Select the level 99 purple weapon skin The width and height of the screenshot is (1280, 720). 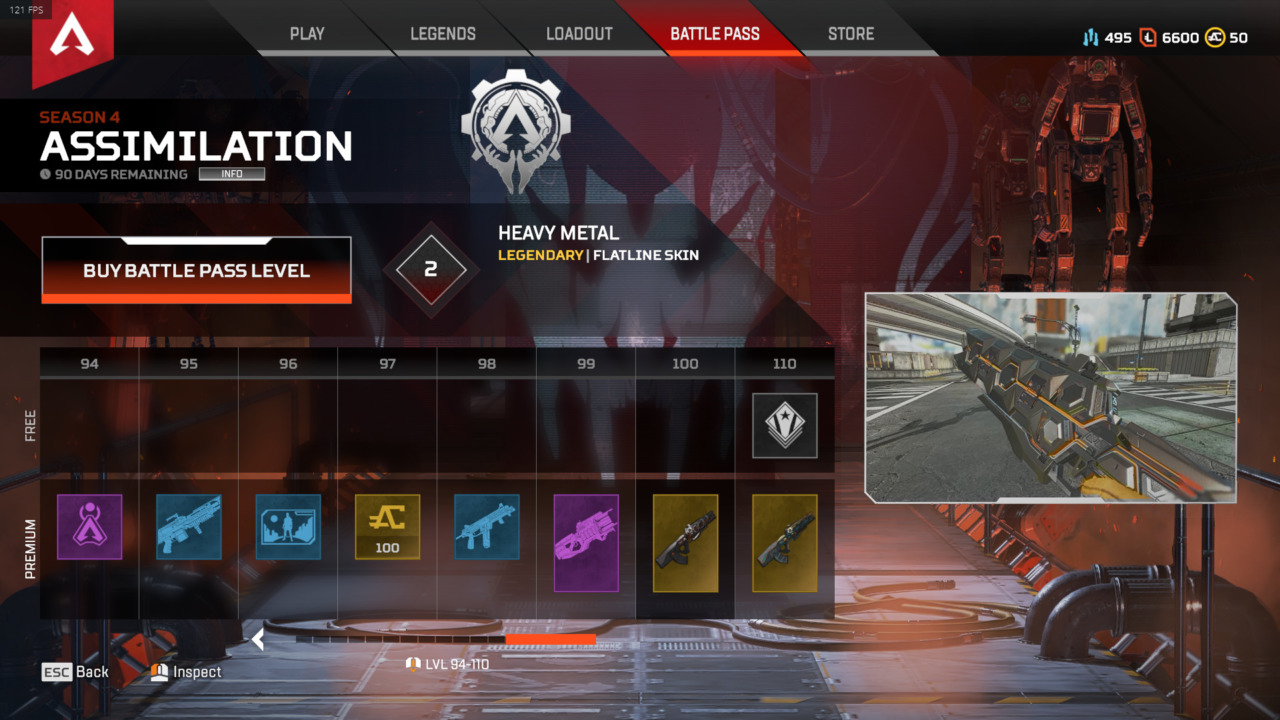tap(586, 542)
